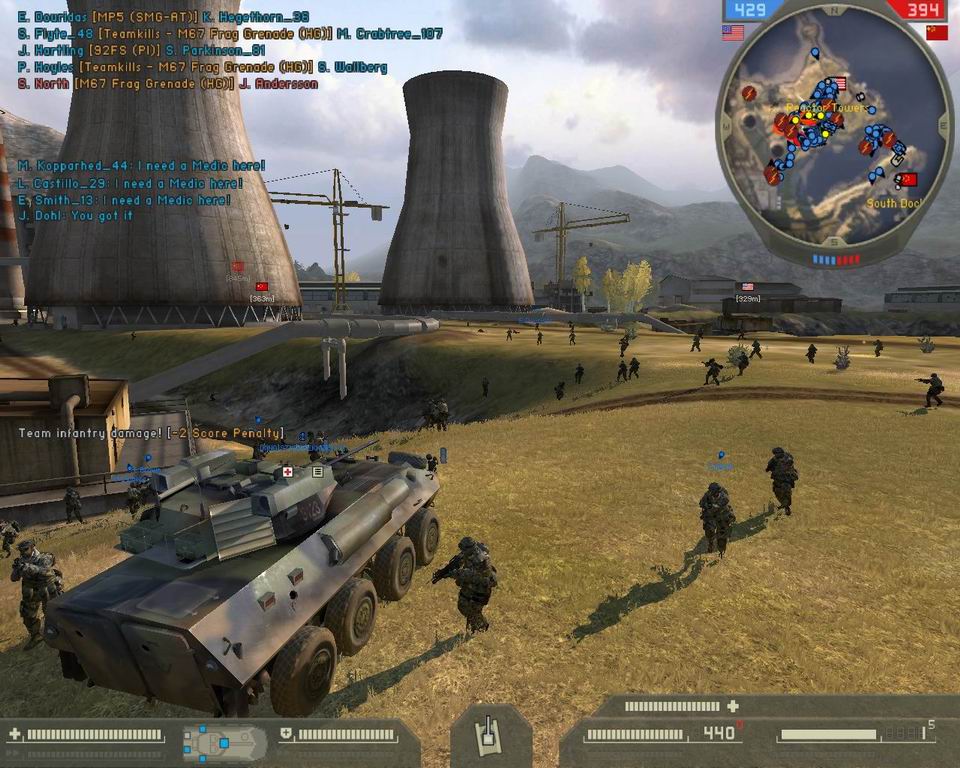Click the medic cross icon above the vehicle
The image size is (960, 768).
[x=288, y=471]
